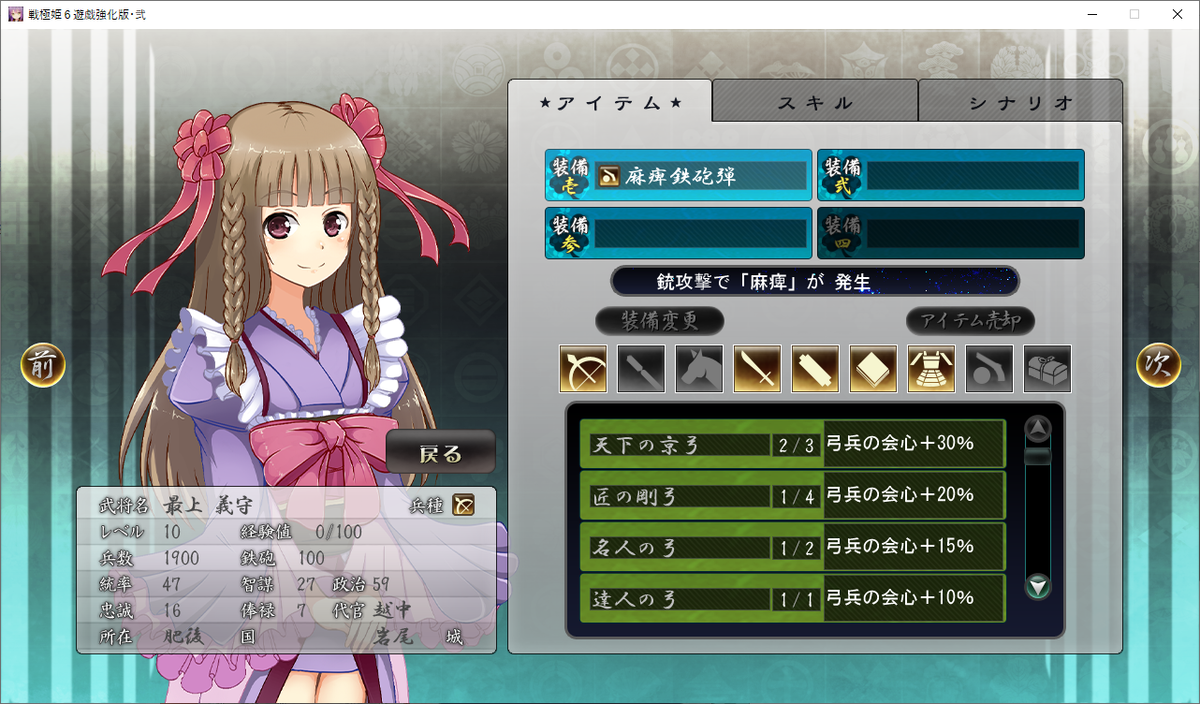
Task: Select the ★アイテム★ tab
Action: point(610,102)
